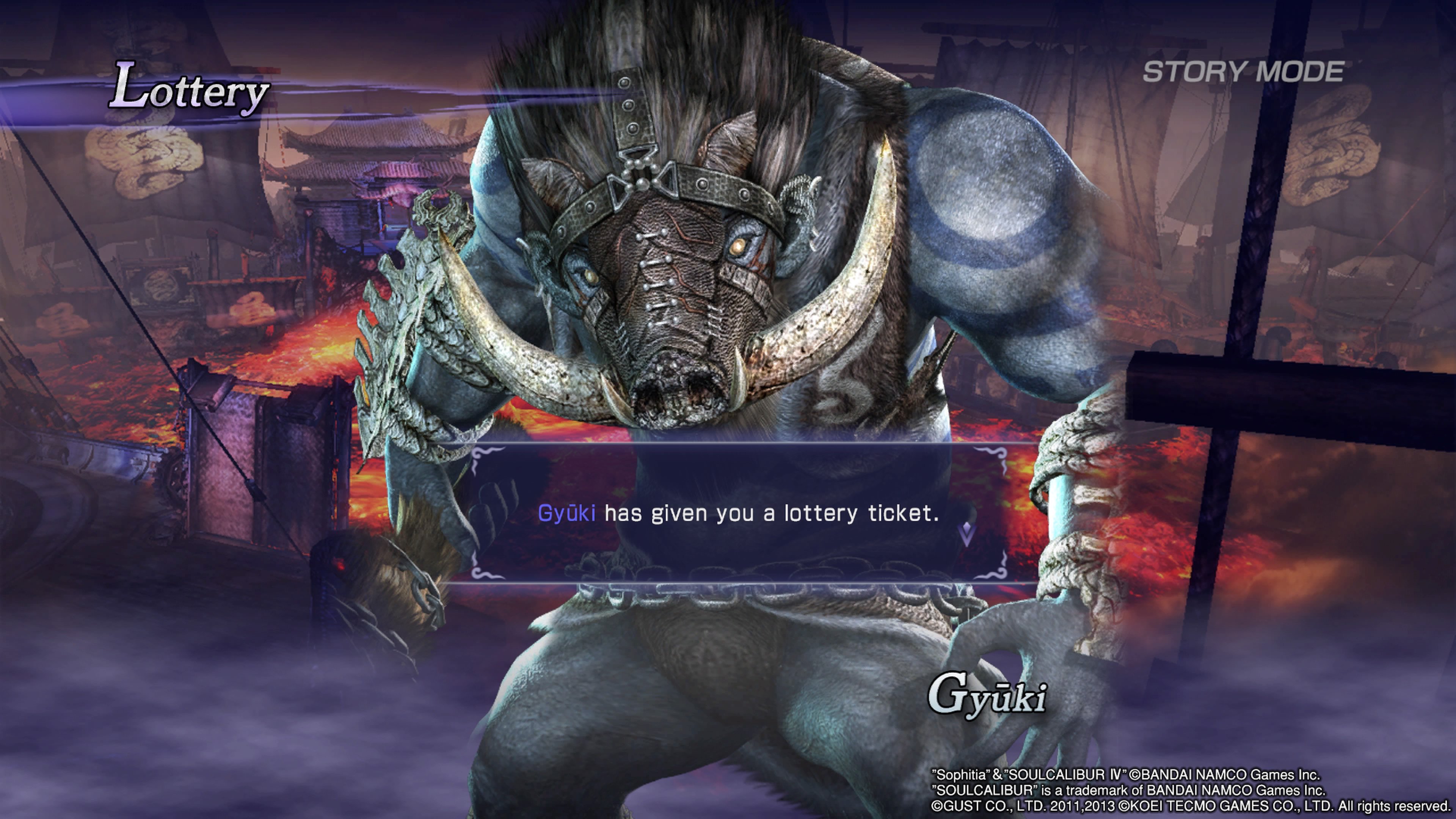1456x819 pixels.
Task: Click the lottery ticket message box
Action: click(x=738, y=513)
